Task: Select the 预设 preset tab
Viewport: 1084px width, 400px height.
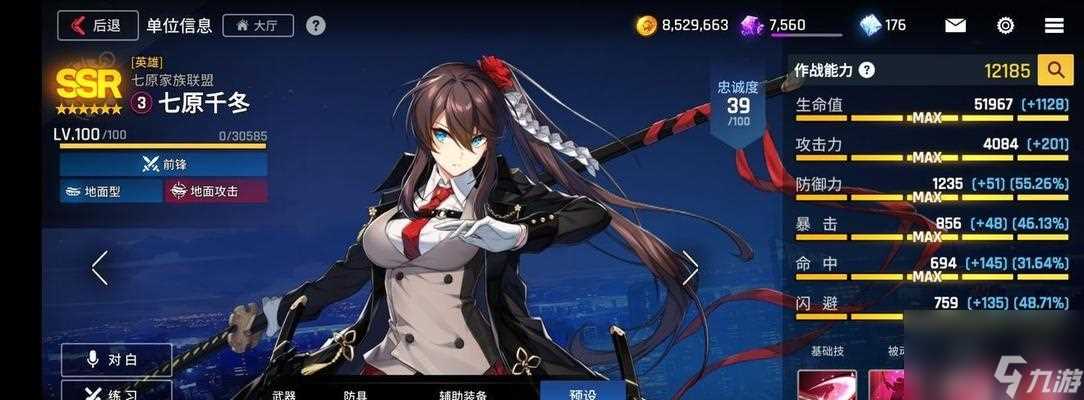Action: tap(582, 392)
